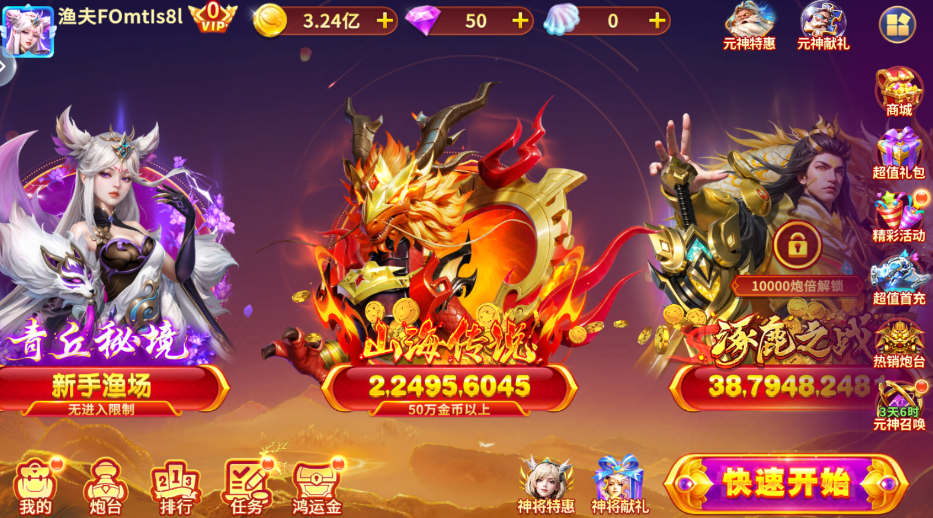This screenshot has height=518, width=933.
Task: Add diamonds using the plus button
Action: 520,20
